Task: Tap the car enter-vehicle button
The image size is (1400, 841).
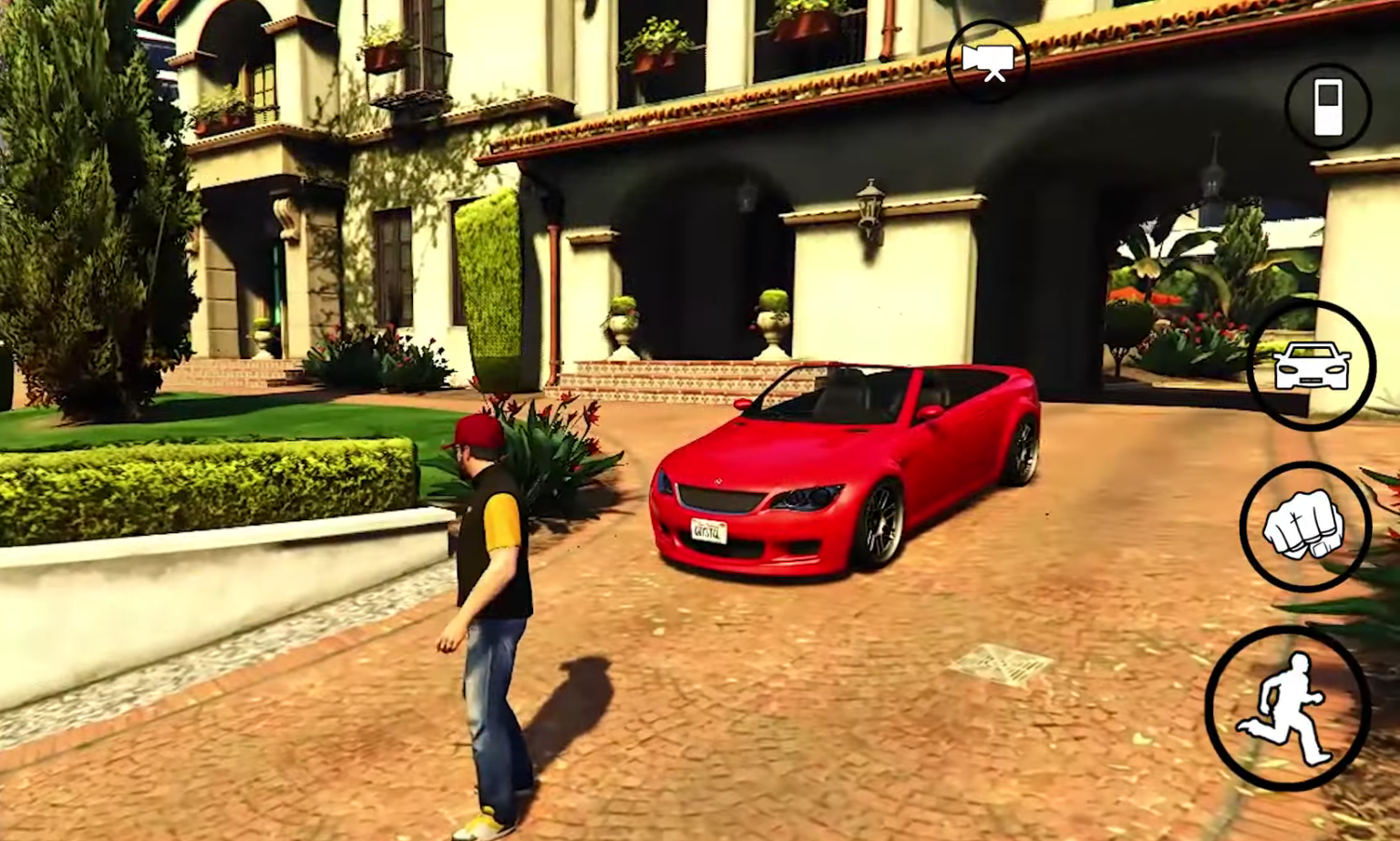Action: pos(1311,364)
